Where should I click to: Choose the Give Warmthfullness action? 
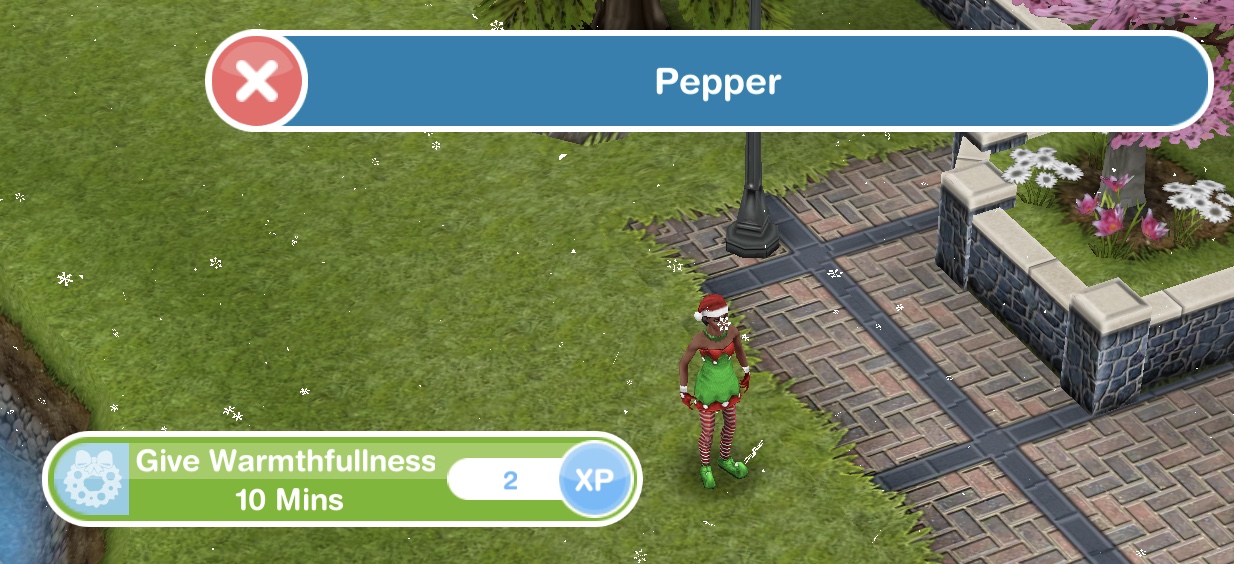[288, 480]
